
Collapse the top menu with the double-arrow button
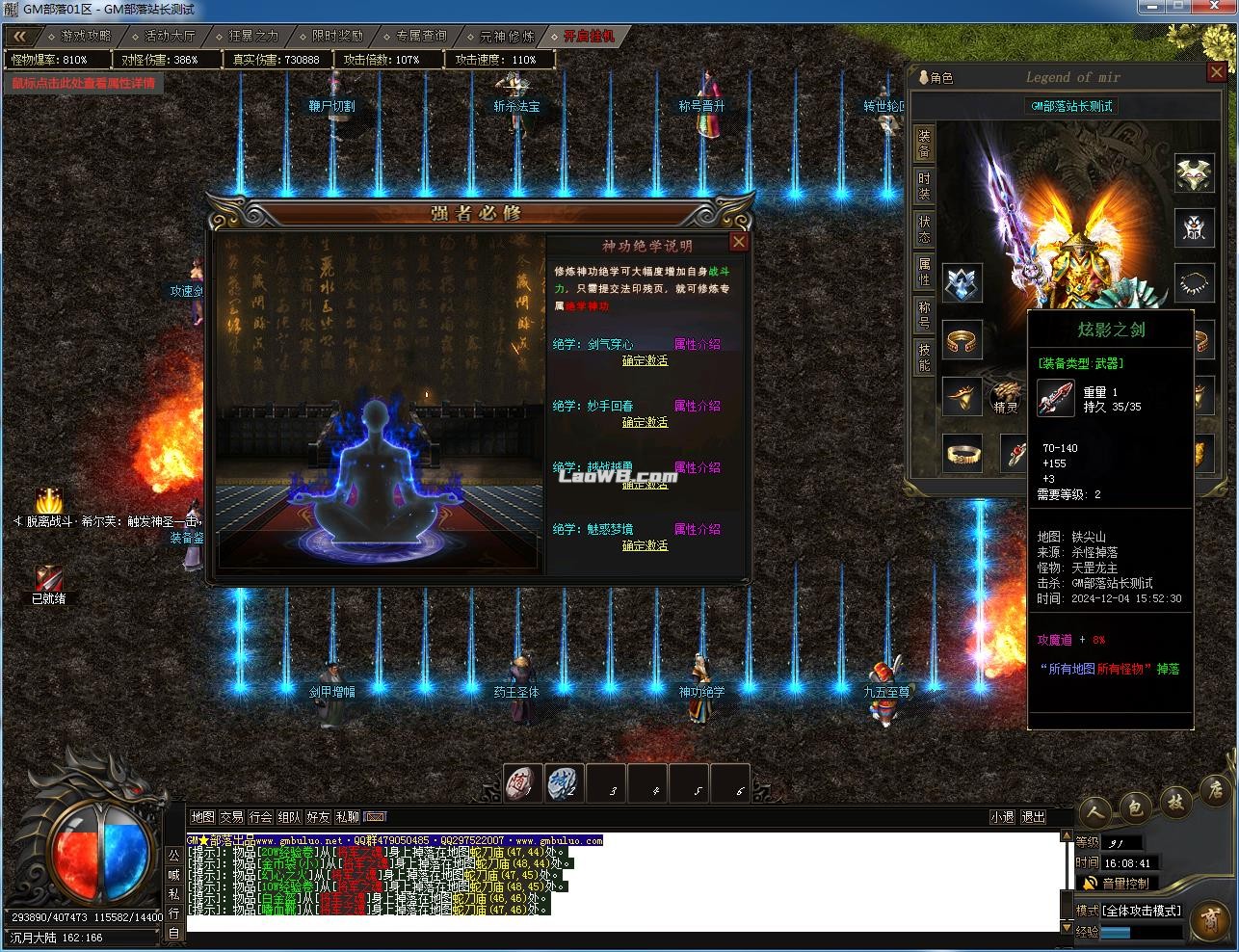pyautogui.click(x=20, y=37)
